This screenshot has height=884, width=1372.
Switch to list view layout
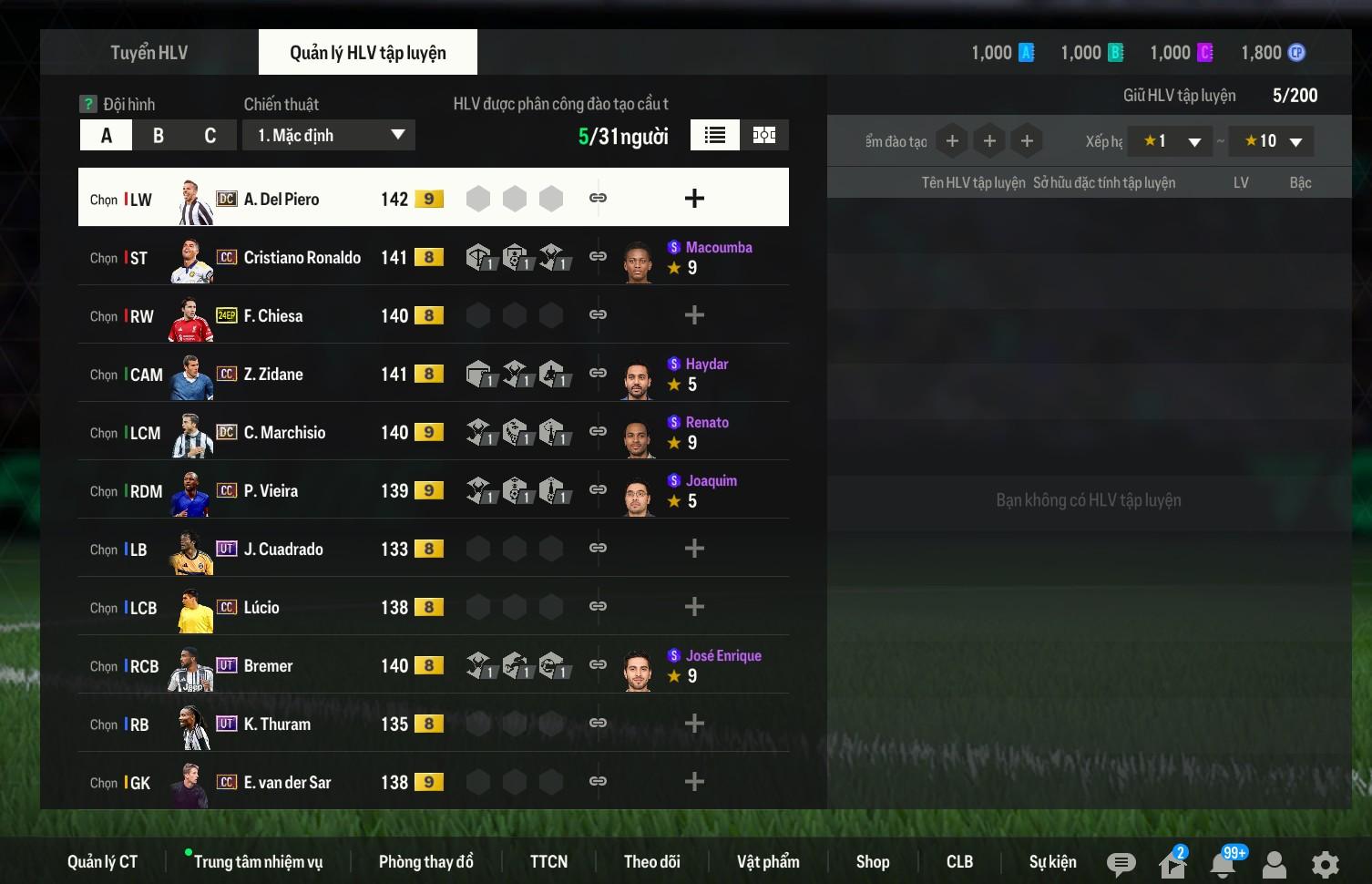[x=715, y=136]
